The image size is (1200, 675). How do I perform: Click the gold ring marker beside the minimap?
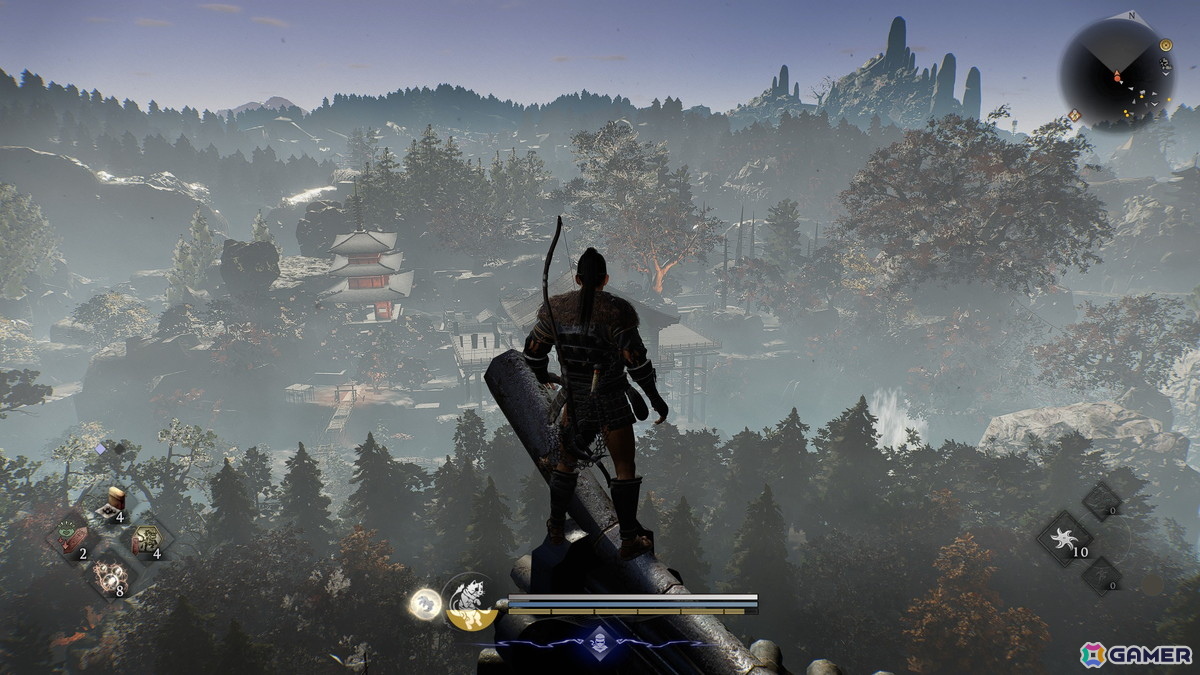pyautogui.click(x=1166, y=45)
